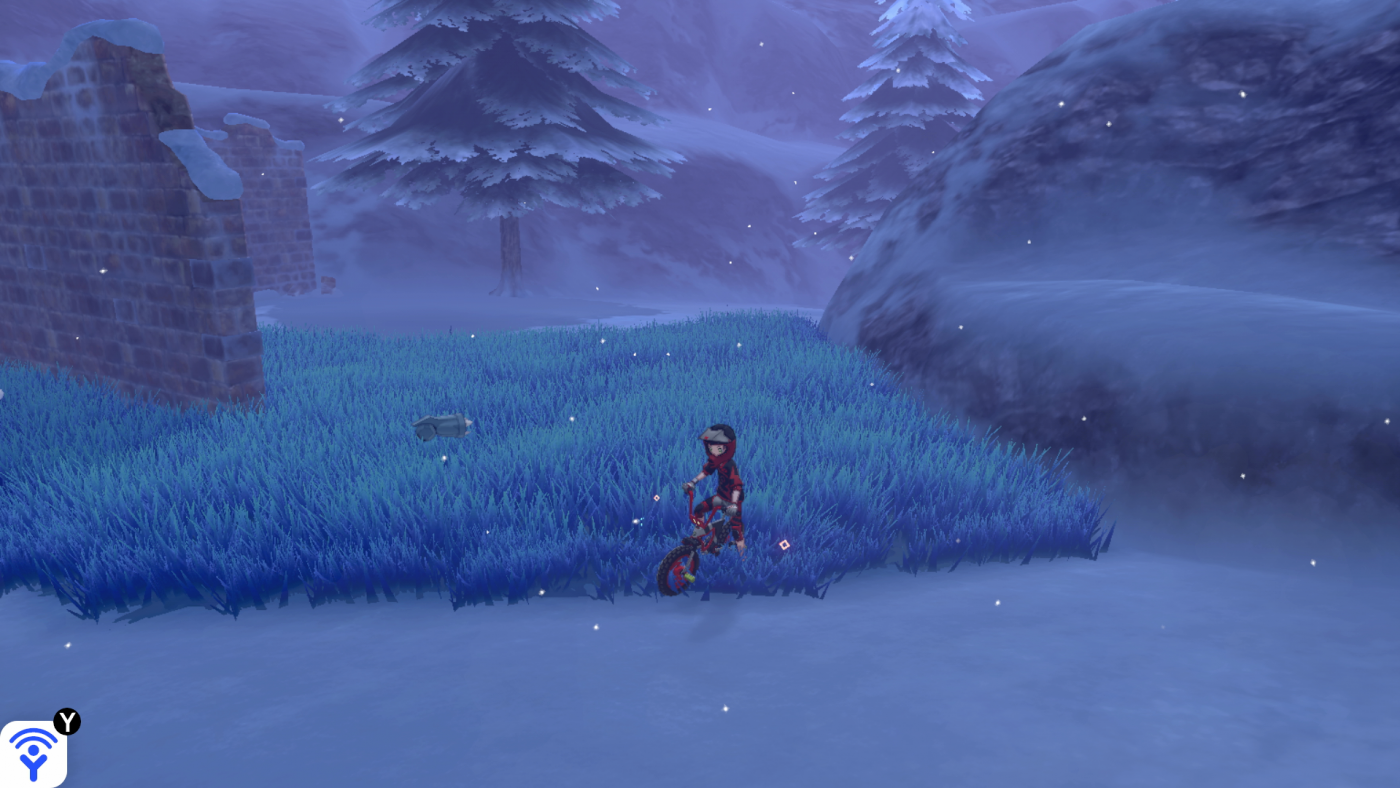
Task: Click the pink sparkle right of the bike
Action: 785,543
